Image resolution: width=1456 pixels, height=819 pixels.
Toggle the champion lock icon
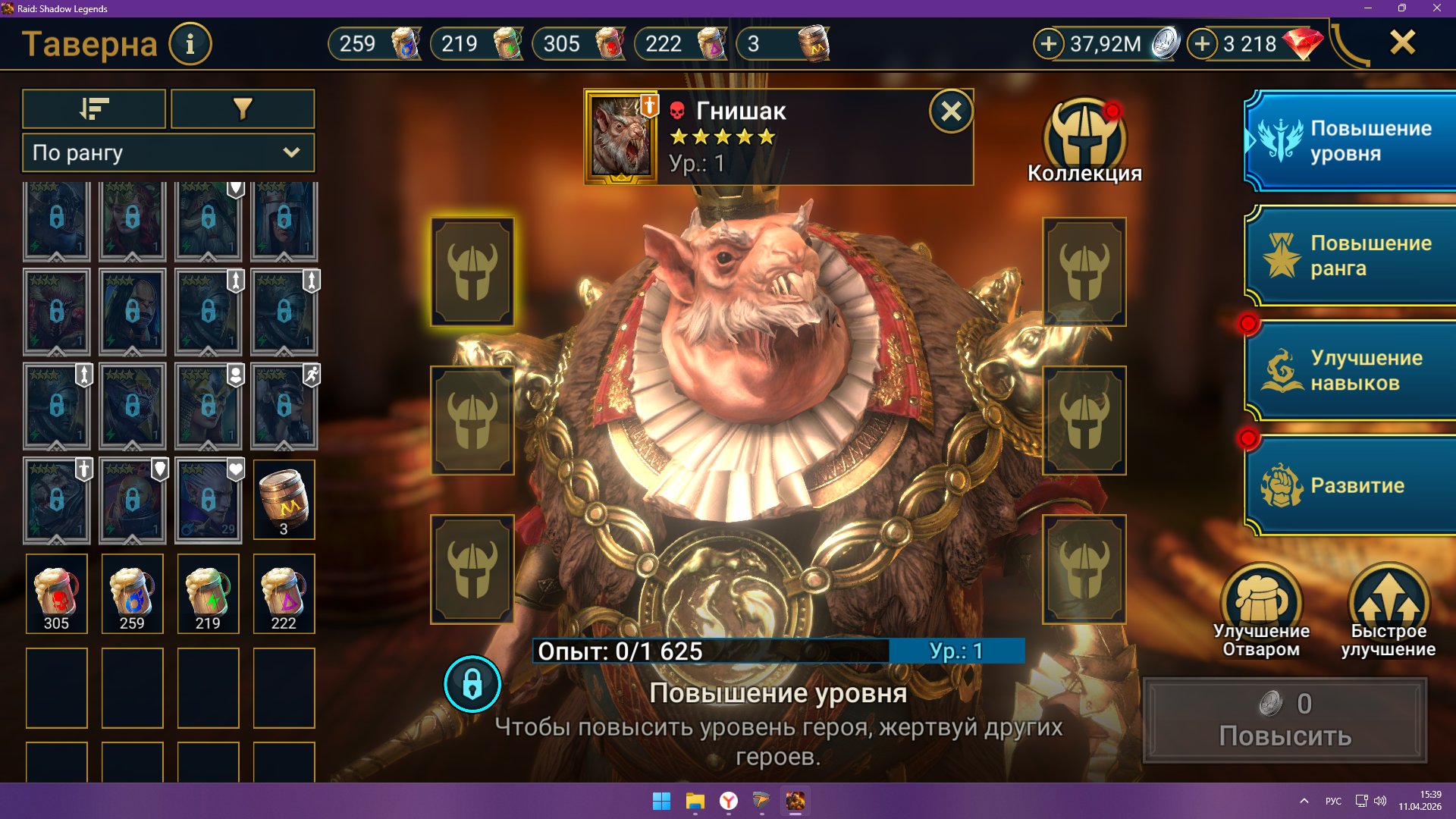pos(472,684)
